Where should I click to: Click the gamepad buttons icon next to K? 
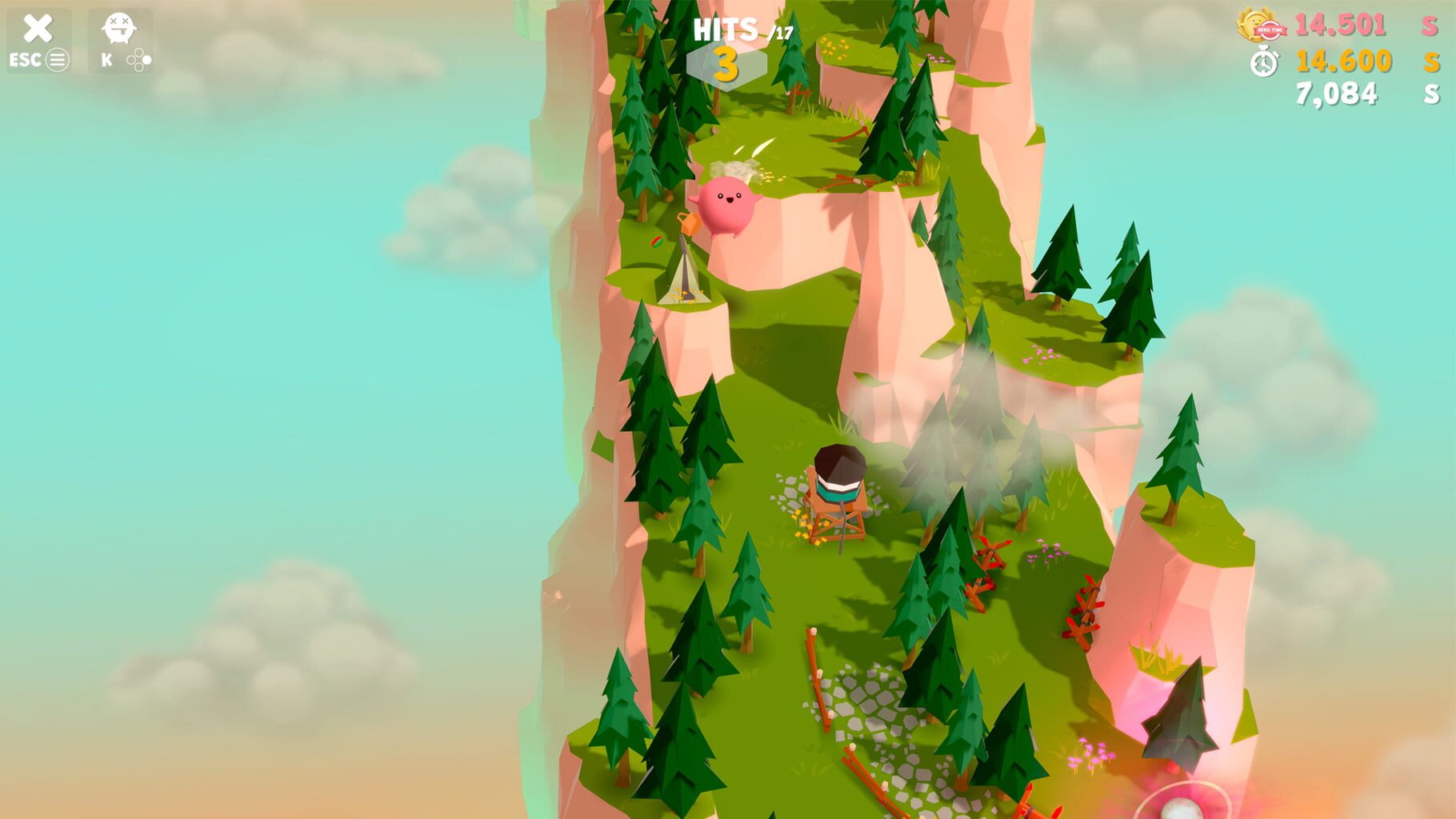click(139, 58)
